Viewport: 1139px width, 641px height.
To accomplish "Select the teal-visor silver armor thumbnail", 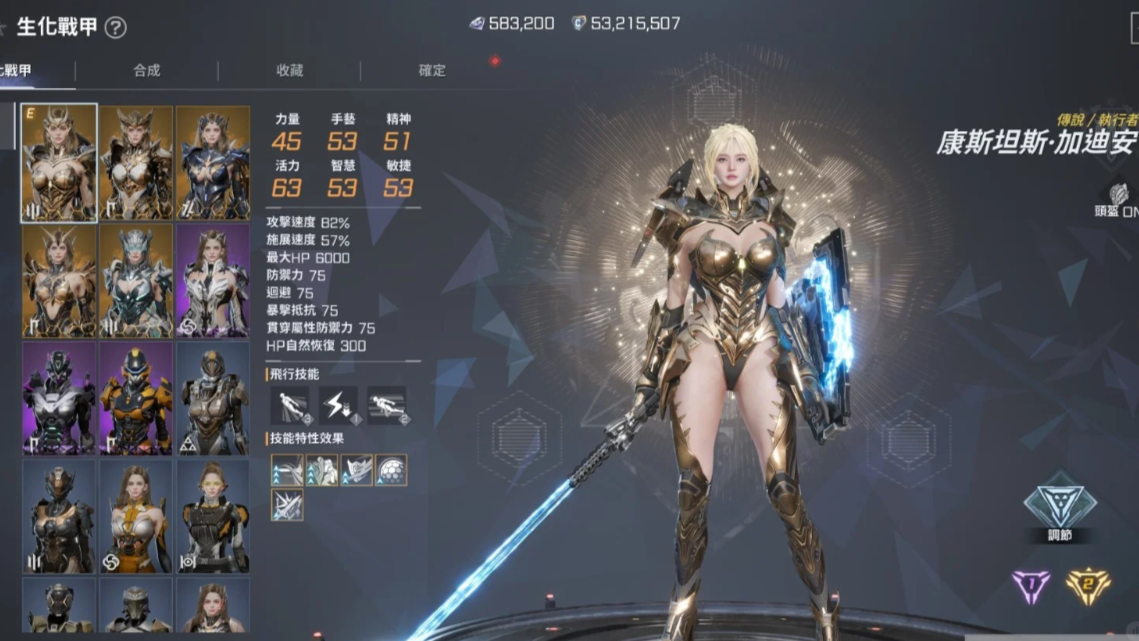I will coord(136,280).
